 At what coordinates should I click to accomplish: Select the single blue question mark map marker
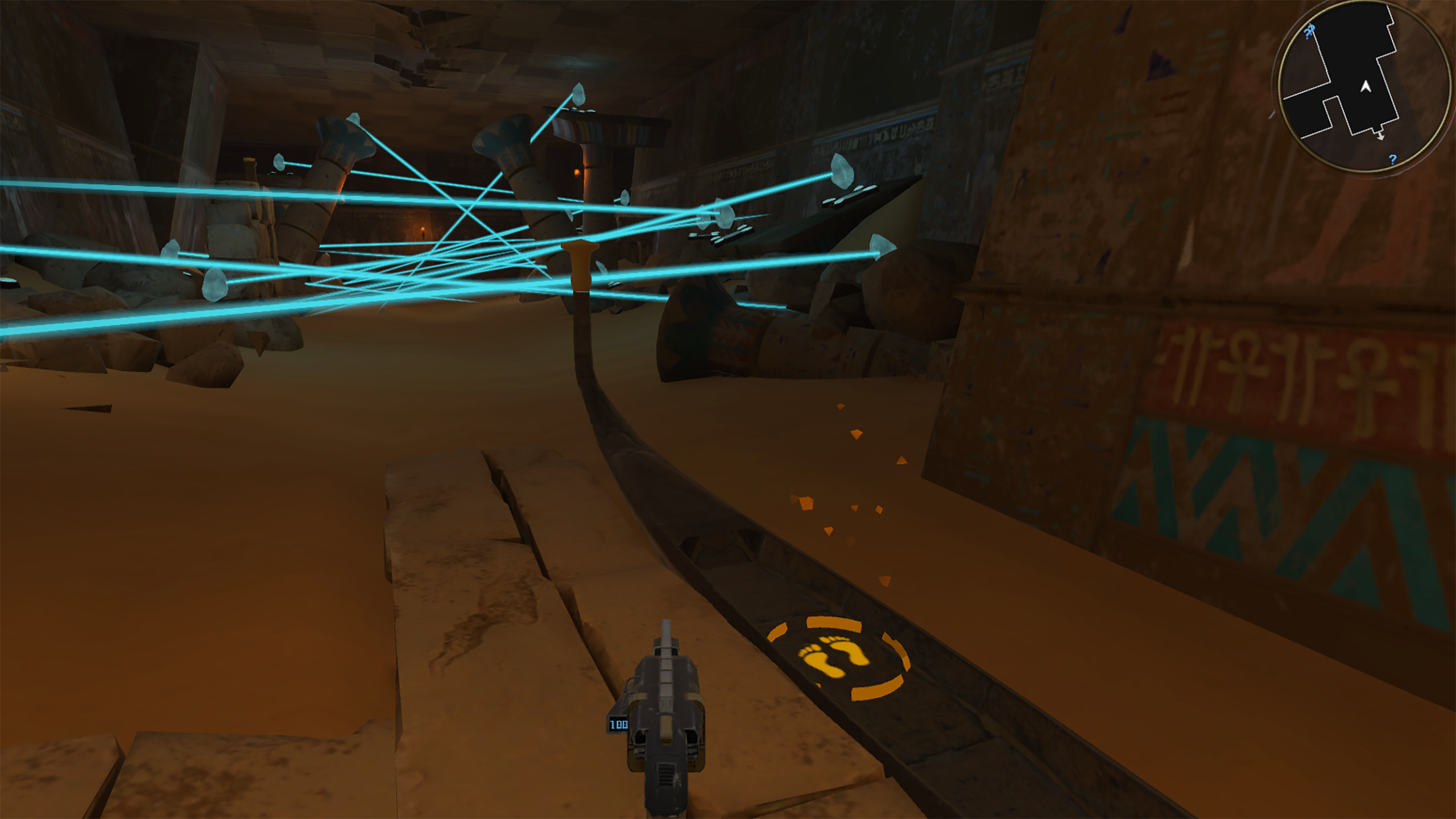click(x=1392, y=159)
